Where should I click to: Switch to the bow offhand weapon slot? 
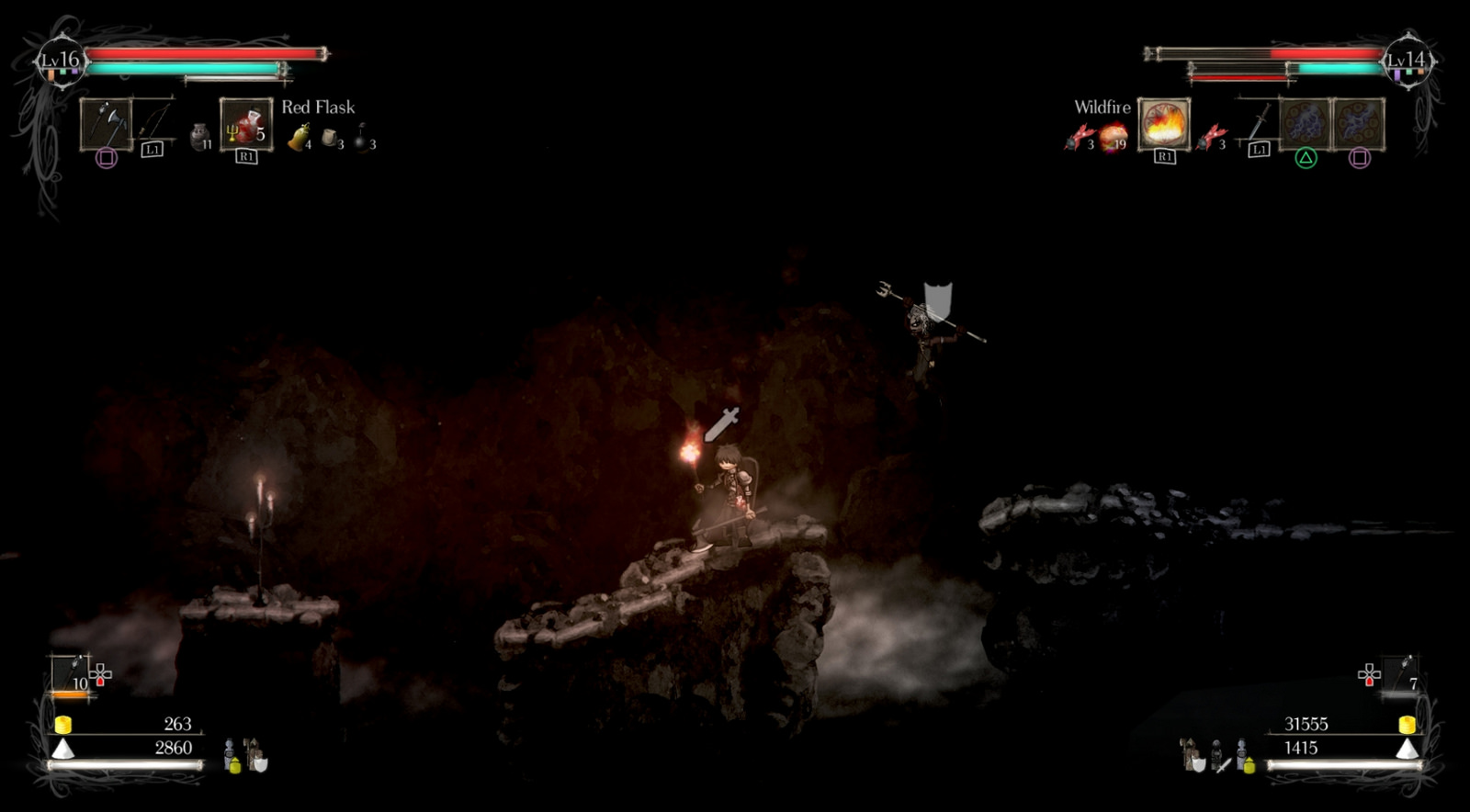[x=154, y=121]
